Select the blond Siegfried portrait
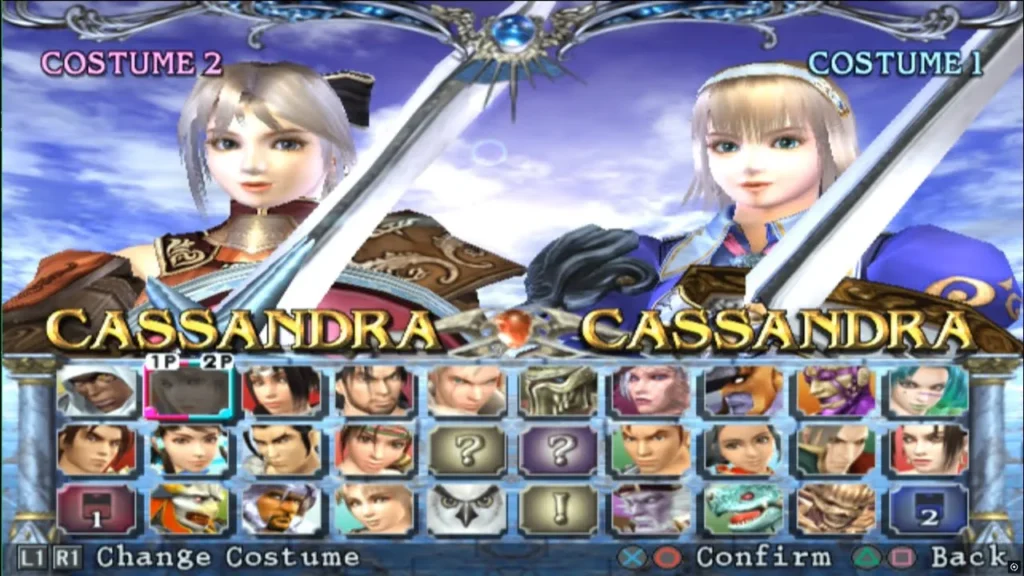 tap(465, 391)
